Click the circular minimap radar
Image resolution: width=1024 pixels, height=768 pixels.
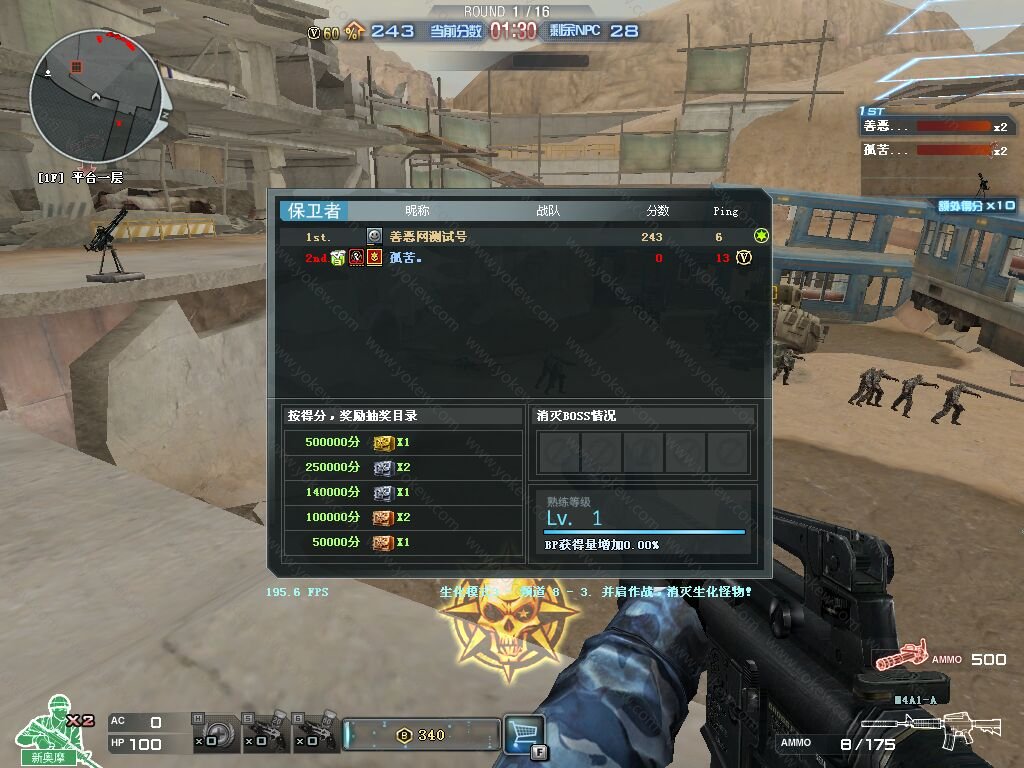[95, 96]
